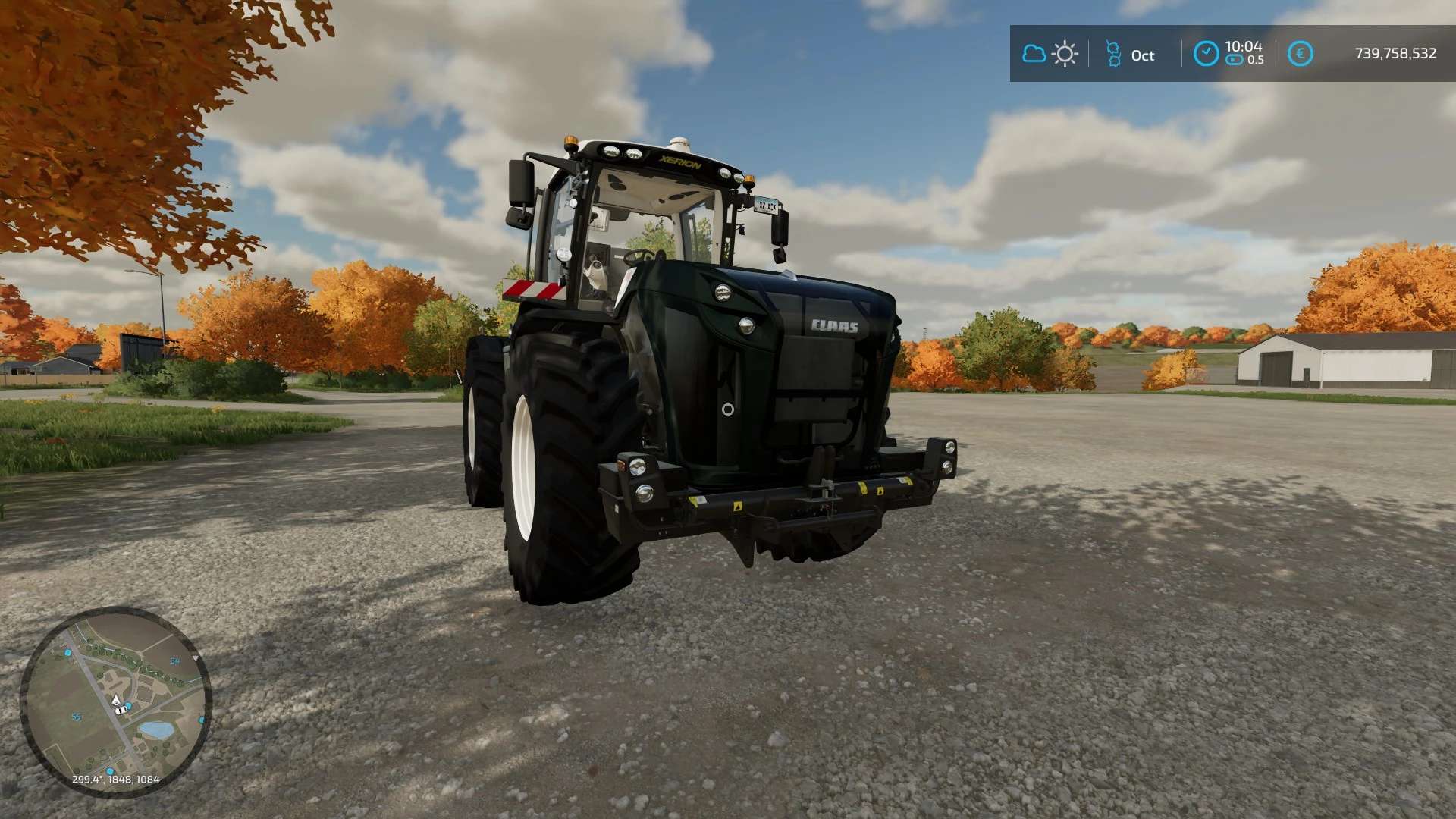The width and height of the screenshot is (1456, 819).
Task: Click the weather forecast icon
Action: [x=1050, y=54]
